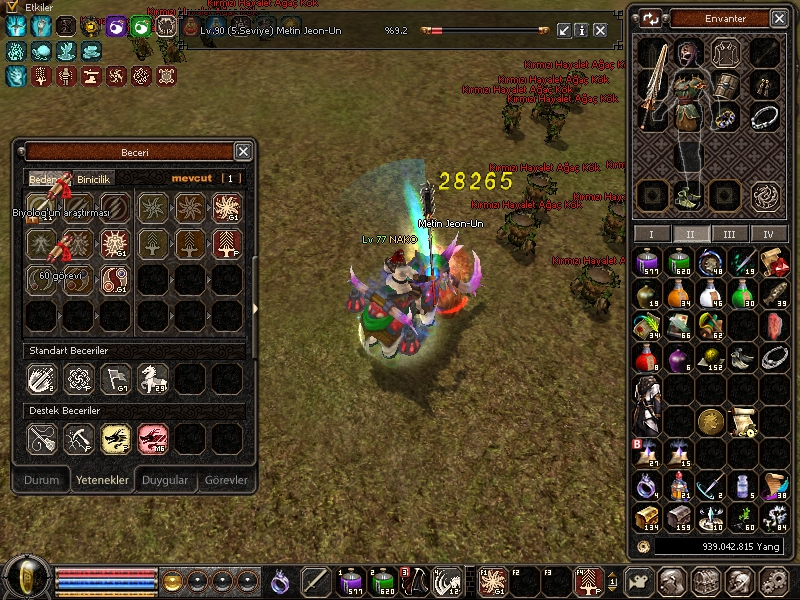800x600 pixels.
Task: Use the purple potion in the hotbar
Action: (352, 581)
